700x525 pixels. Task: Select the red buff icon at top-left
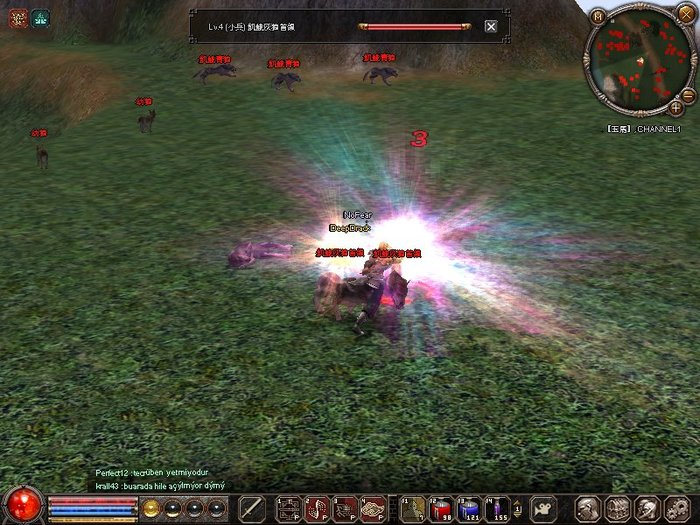[x=17, y=17]
